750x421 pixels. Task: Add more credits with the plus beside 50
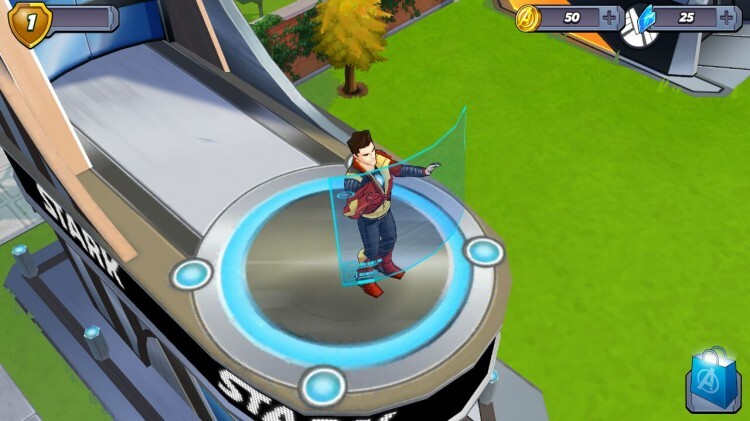pos(610,18)
